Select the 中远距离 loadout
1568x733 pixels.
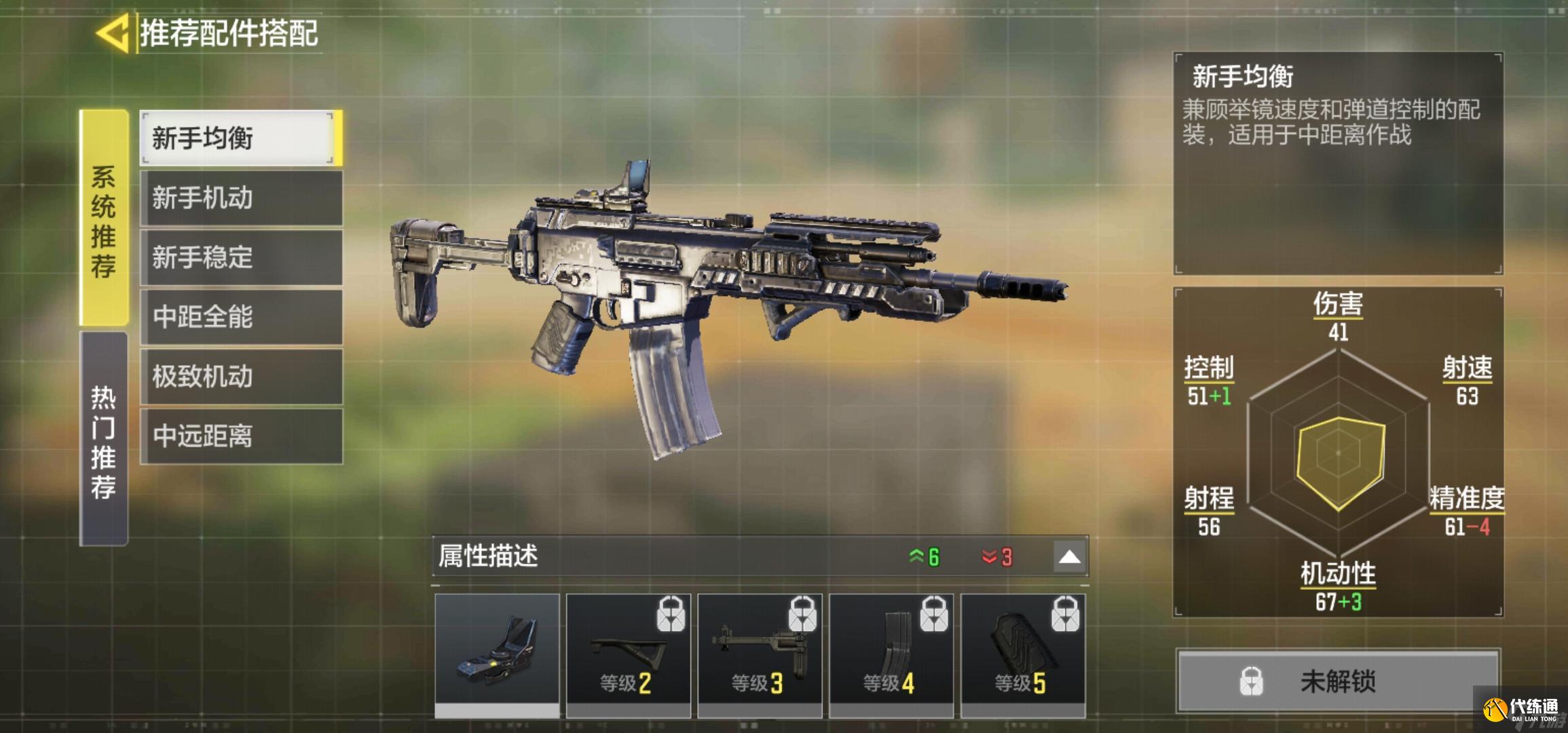coord(240,436)
